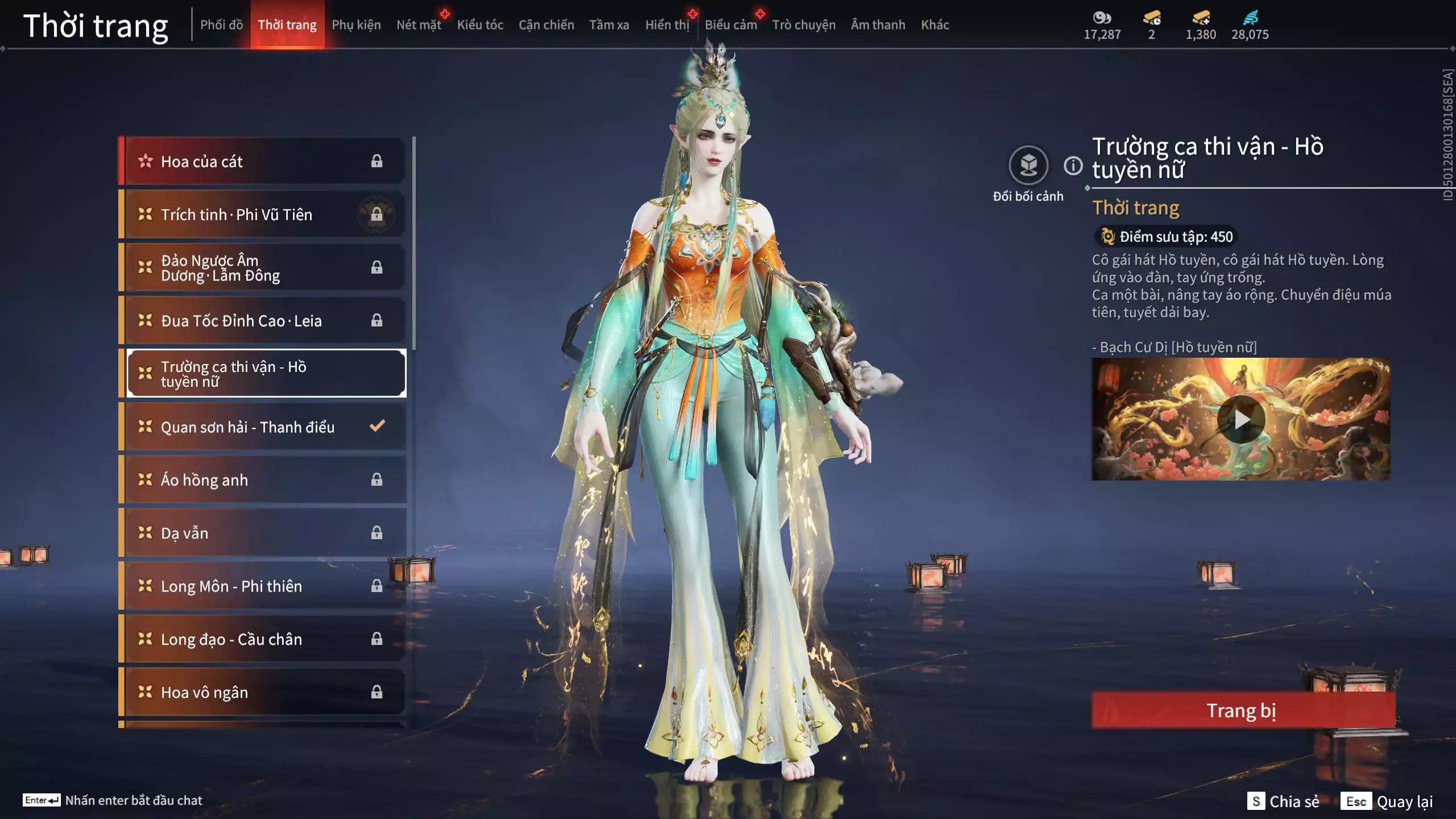
Task: Switch to the Tầm xa tab
Action: [x=609, y=24]
